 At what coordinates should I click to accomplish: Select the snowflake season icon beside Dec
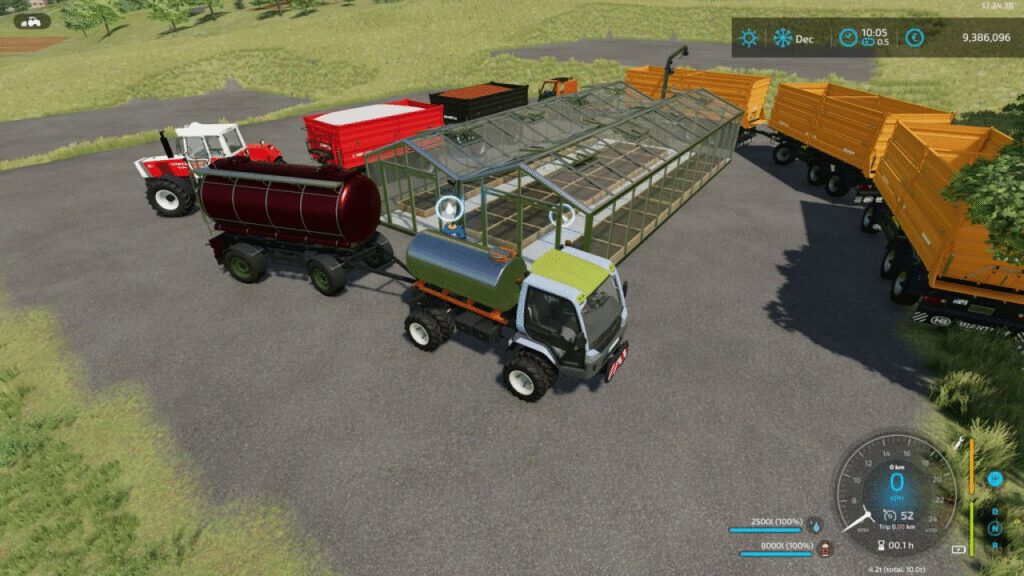tap(782, 38)
